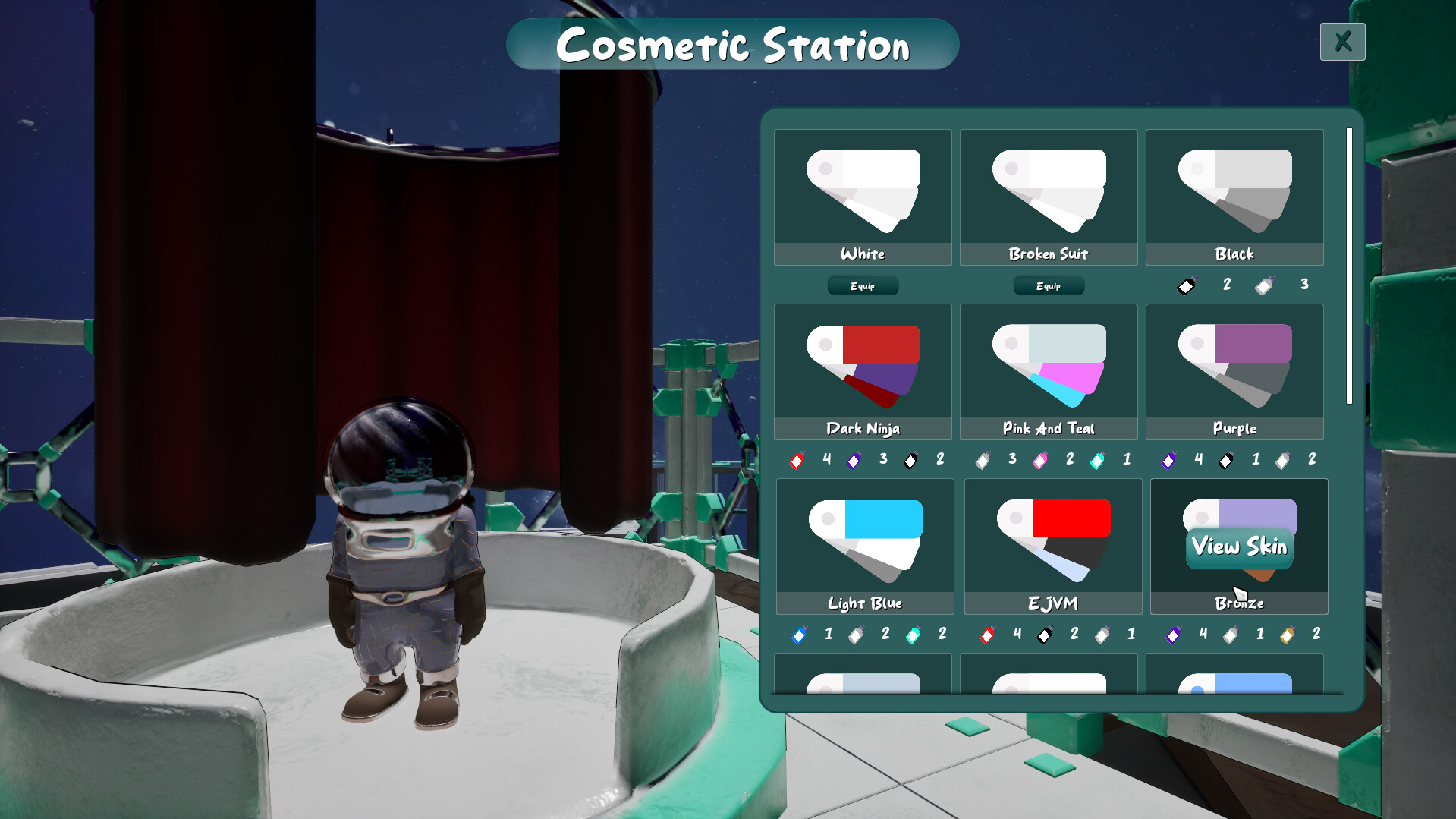Viewport: 1456px width, 819px height.
Task: Click the gold paint bottle under Bronze
Action: (x=1285, y=635)
